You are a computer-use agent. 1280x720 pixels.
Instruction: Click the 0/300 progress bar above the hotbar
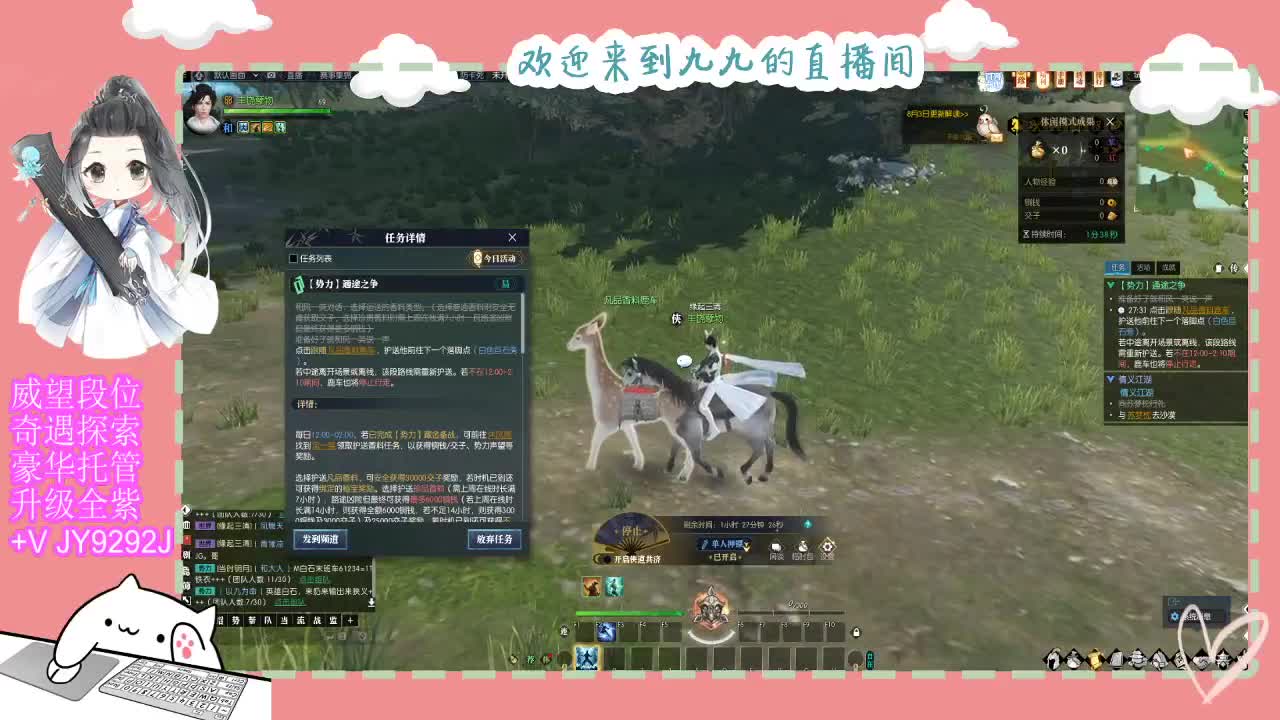click(790, 610)
